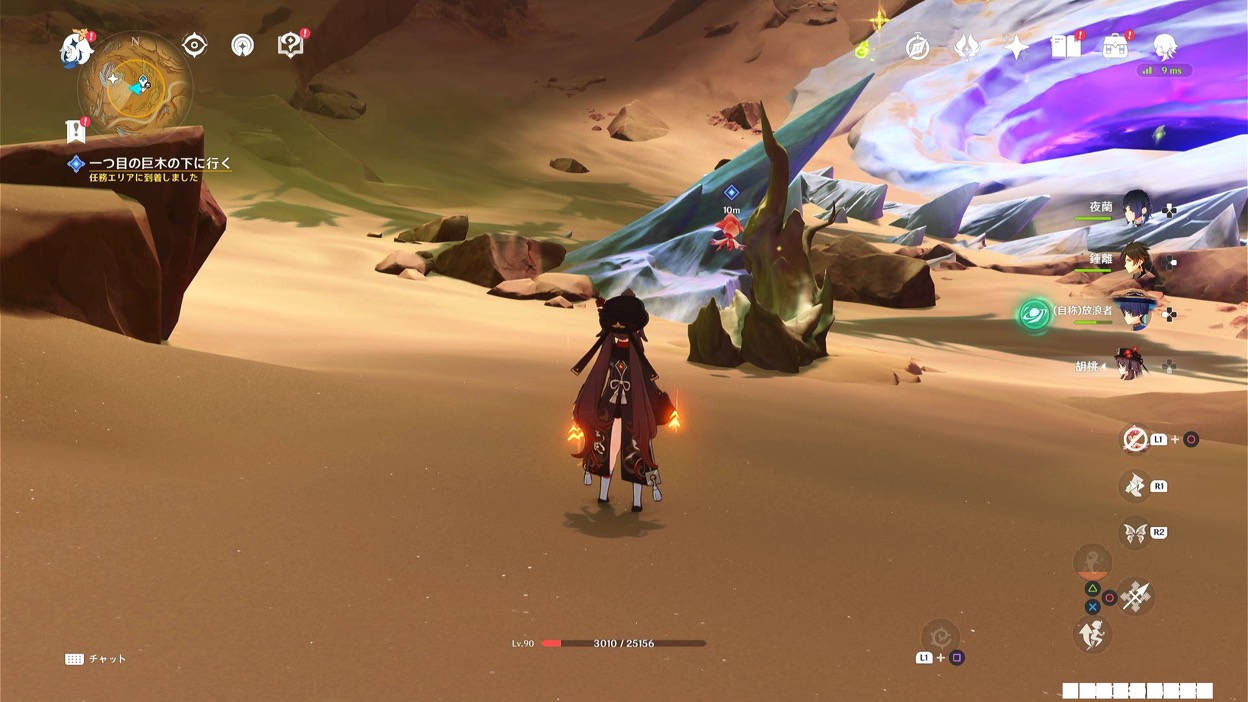Screen dimensions: 1248x702
Task: Open the quest journal banner icon
Action: [75, 130]
